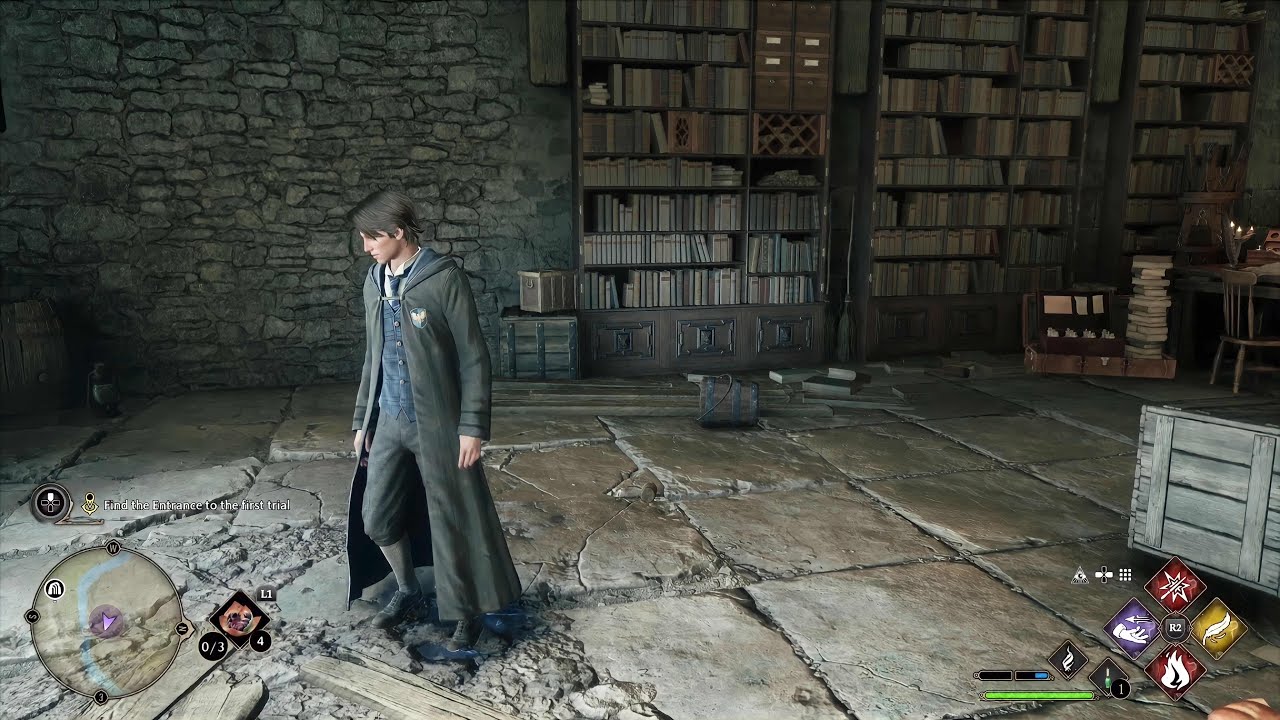Click the triangle ancient magic meter icon

pyautogui.click(x=1079, y=575)
